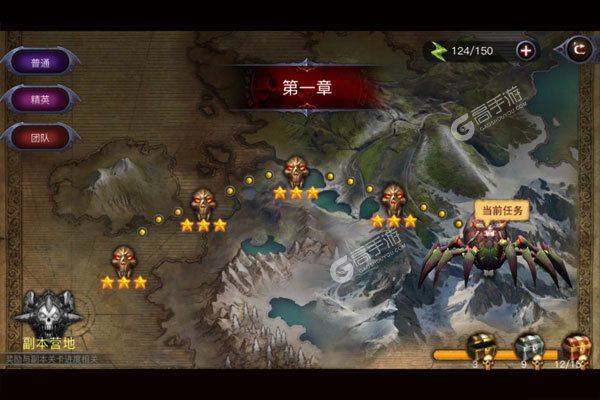Claim the silver chest at 9 skulls

(x=528, y=348)
